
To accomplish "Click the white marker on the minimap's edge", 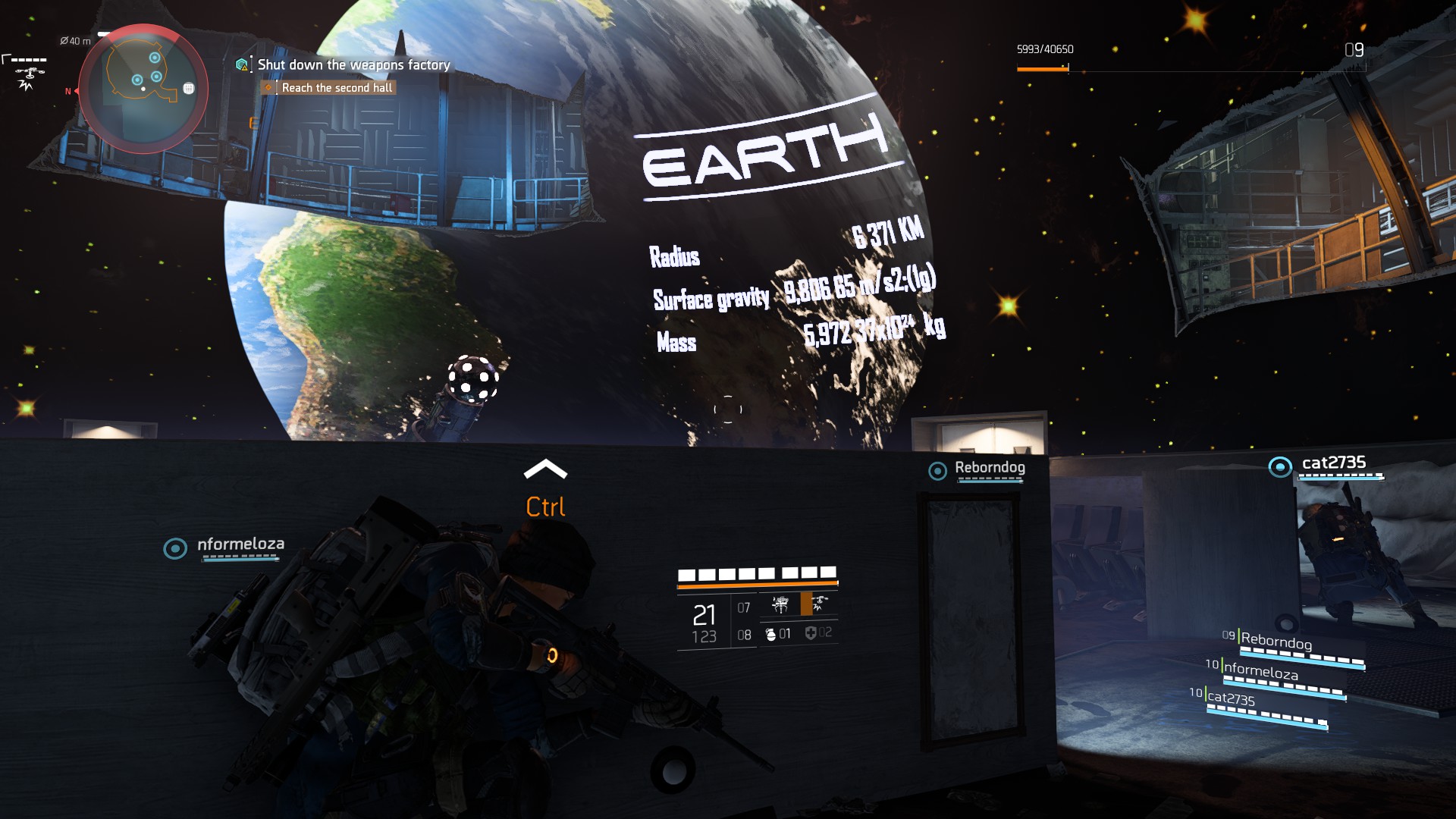I will tap(189, 89).
